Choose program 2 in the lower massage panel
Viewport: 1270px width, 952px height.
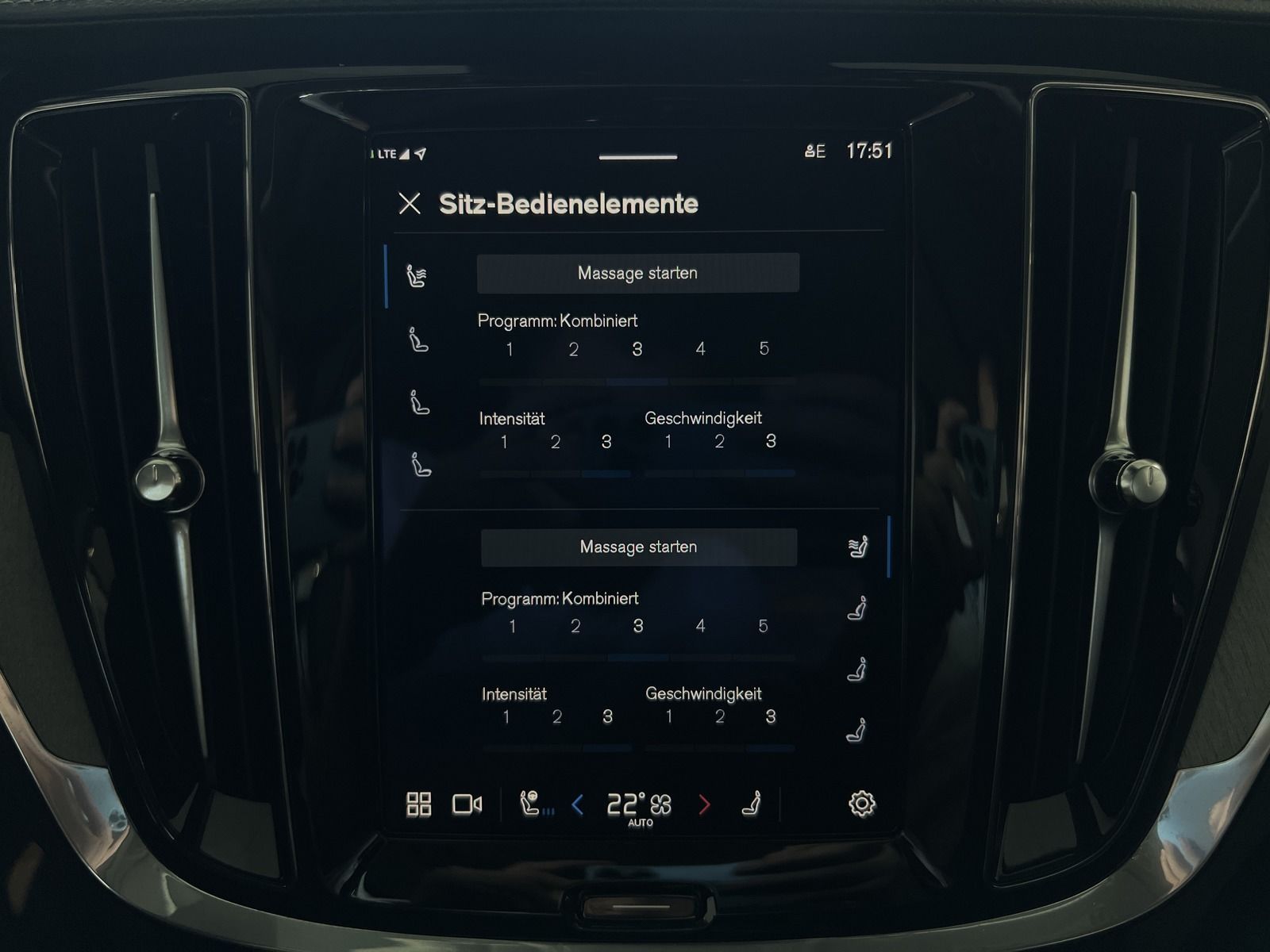tap(575, 627)
